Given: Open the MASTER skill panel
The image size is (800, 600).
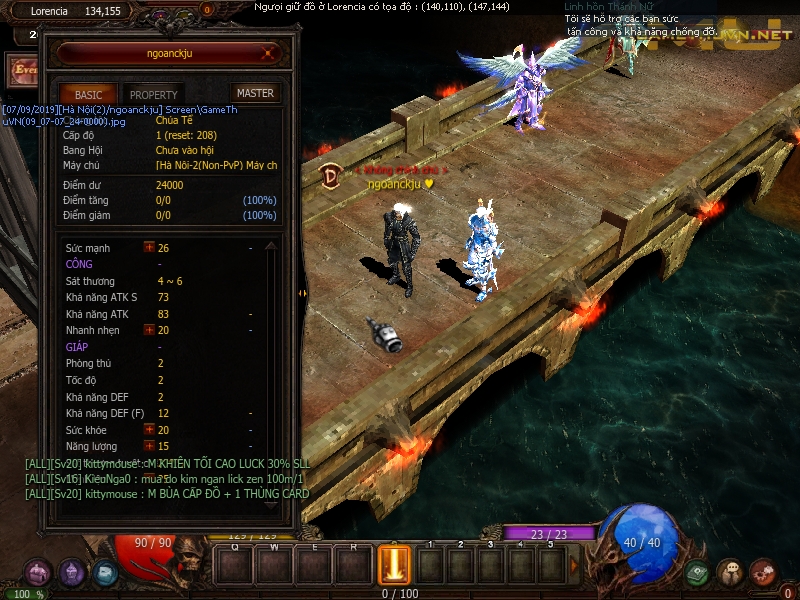Looking at the screenshot, I should point(255,93).
